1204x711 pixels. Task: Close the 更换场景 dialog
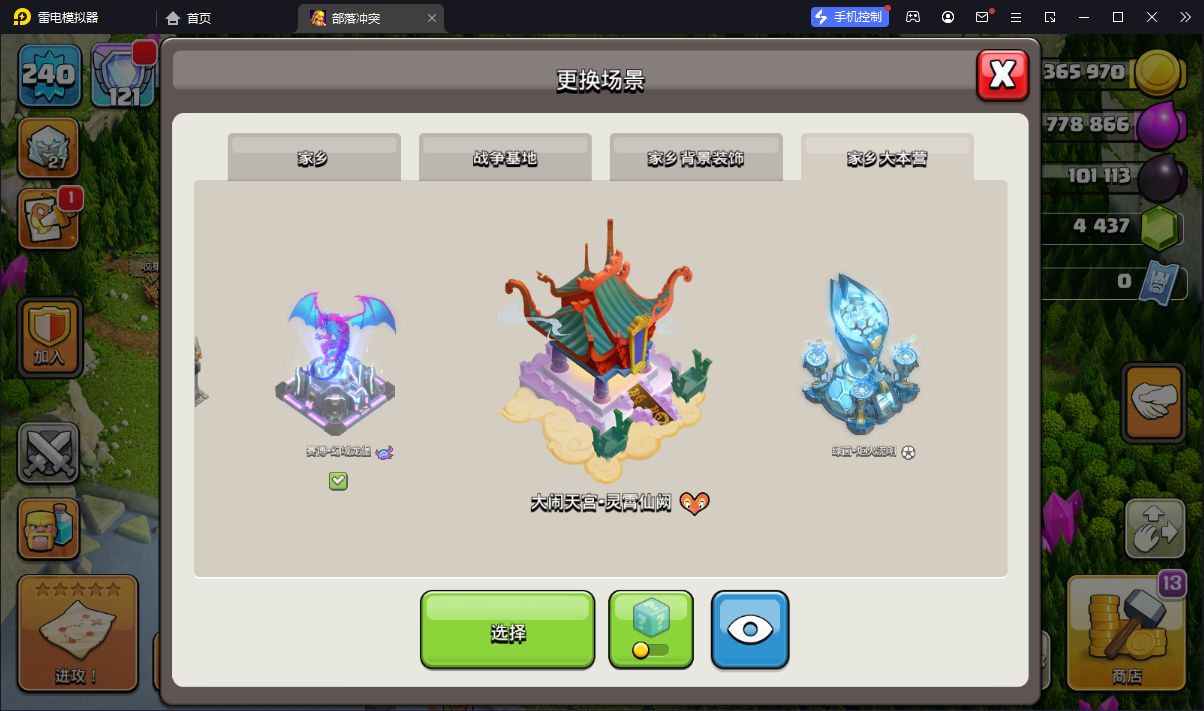tap(1002, 75)
